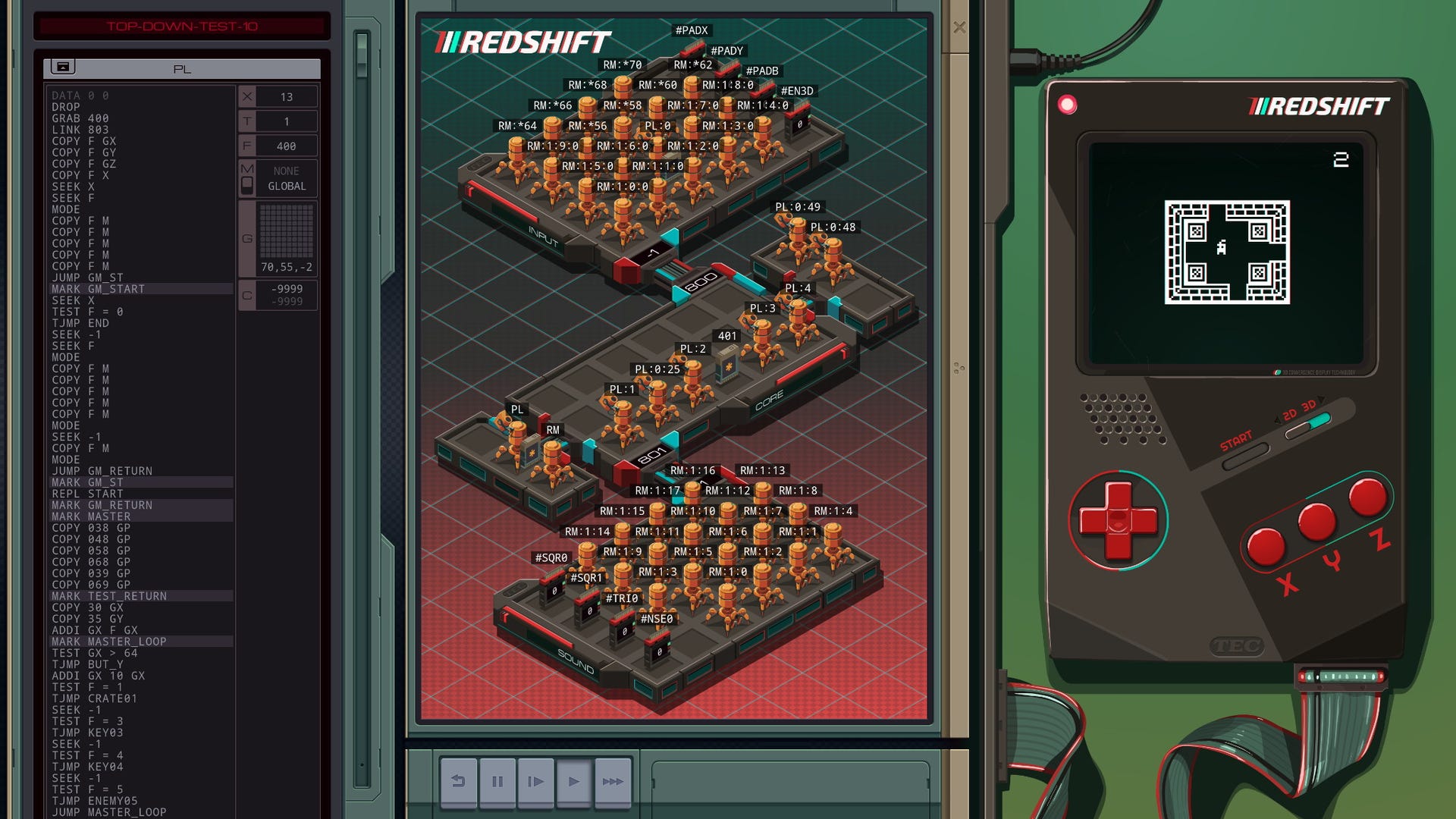Select the PL tab in the editor header
This screenshot has height=819, width=1456.
[x=181, y=68]
